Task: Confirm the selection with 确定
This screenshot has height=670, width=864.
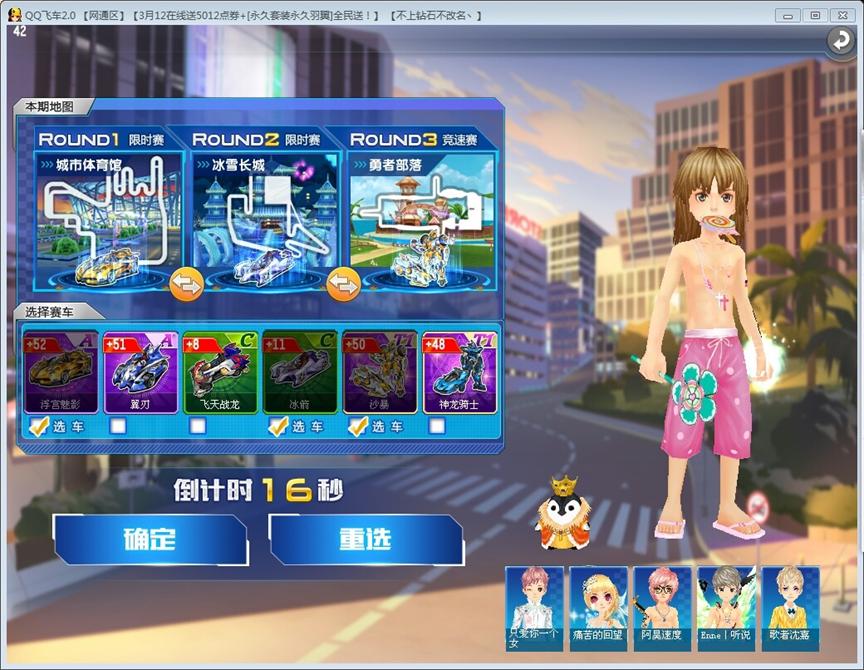Action: coord(149,539)
